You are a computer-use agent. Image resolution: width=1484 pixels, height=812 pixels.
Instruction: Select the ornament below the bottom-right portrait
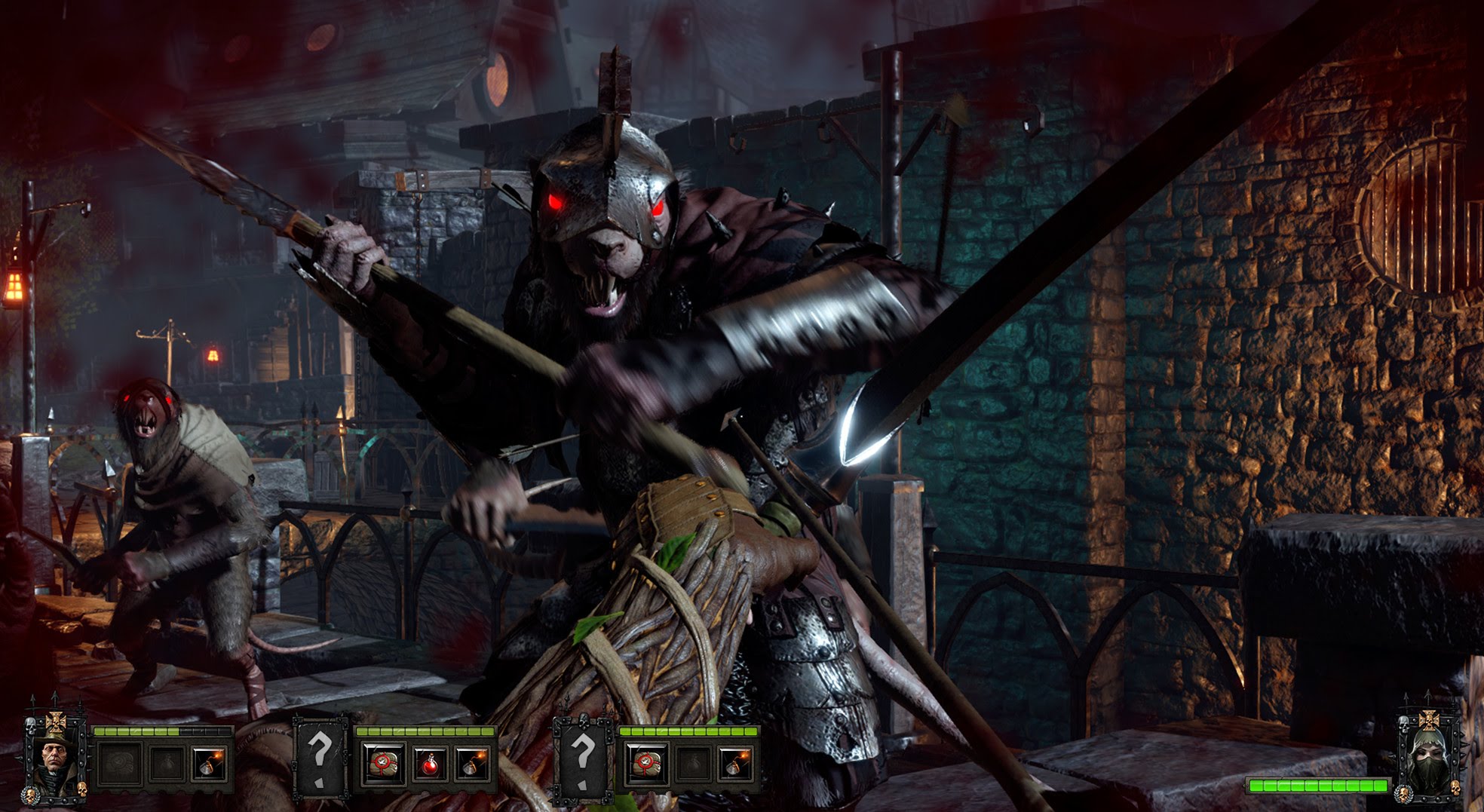point(1404,793)
